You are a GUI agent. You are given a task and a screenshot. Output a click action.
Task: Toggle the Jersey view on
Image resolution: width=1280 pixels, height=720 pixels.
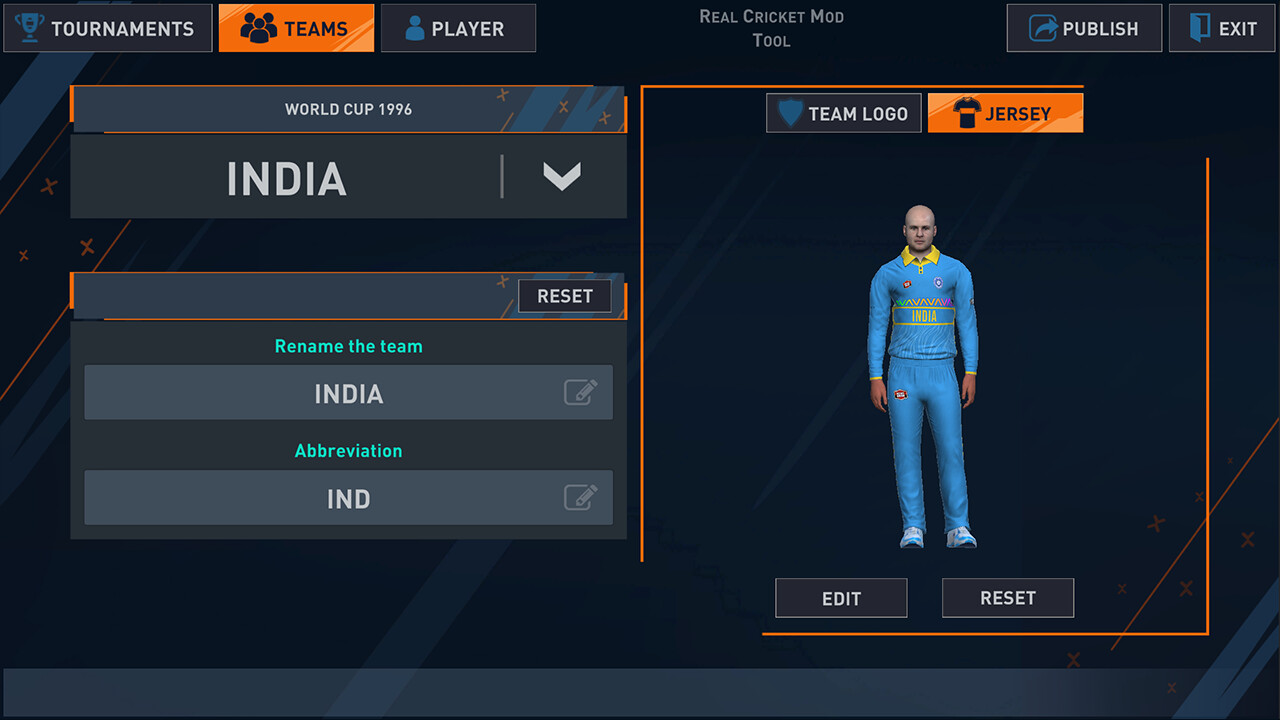click(1005, 112)
